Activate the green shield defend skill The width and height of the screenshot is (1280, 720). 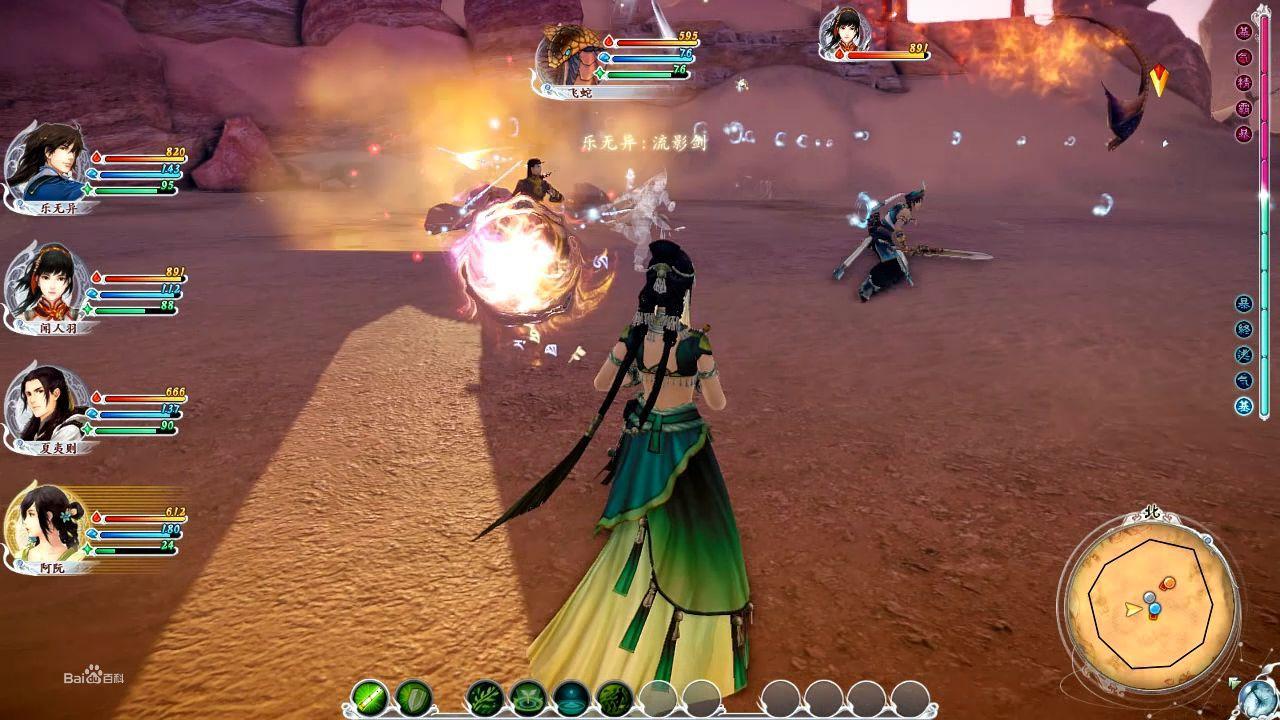[413, 696]
